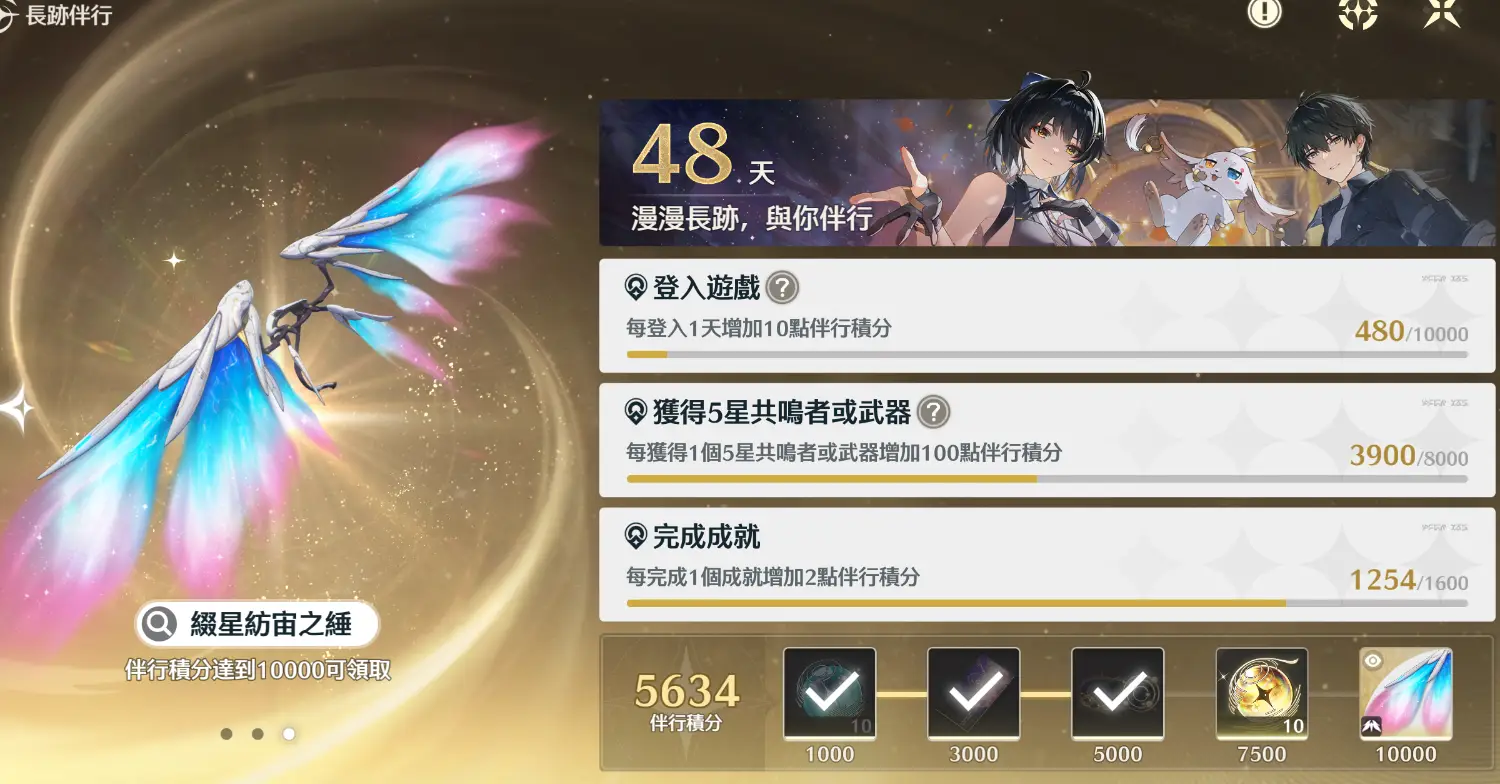Click the back arrow next to 長跡伴行 title

[x=10, y=15]
